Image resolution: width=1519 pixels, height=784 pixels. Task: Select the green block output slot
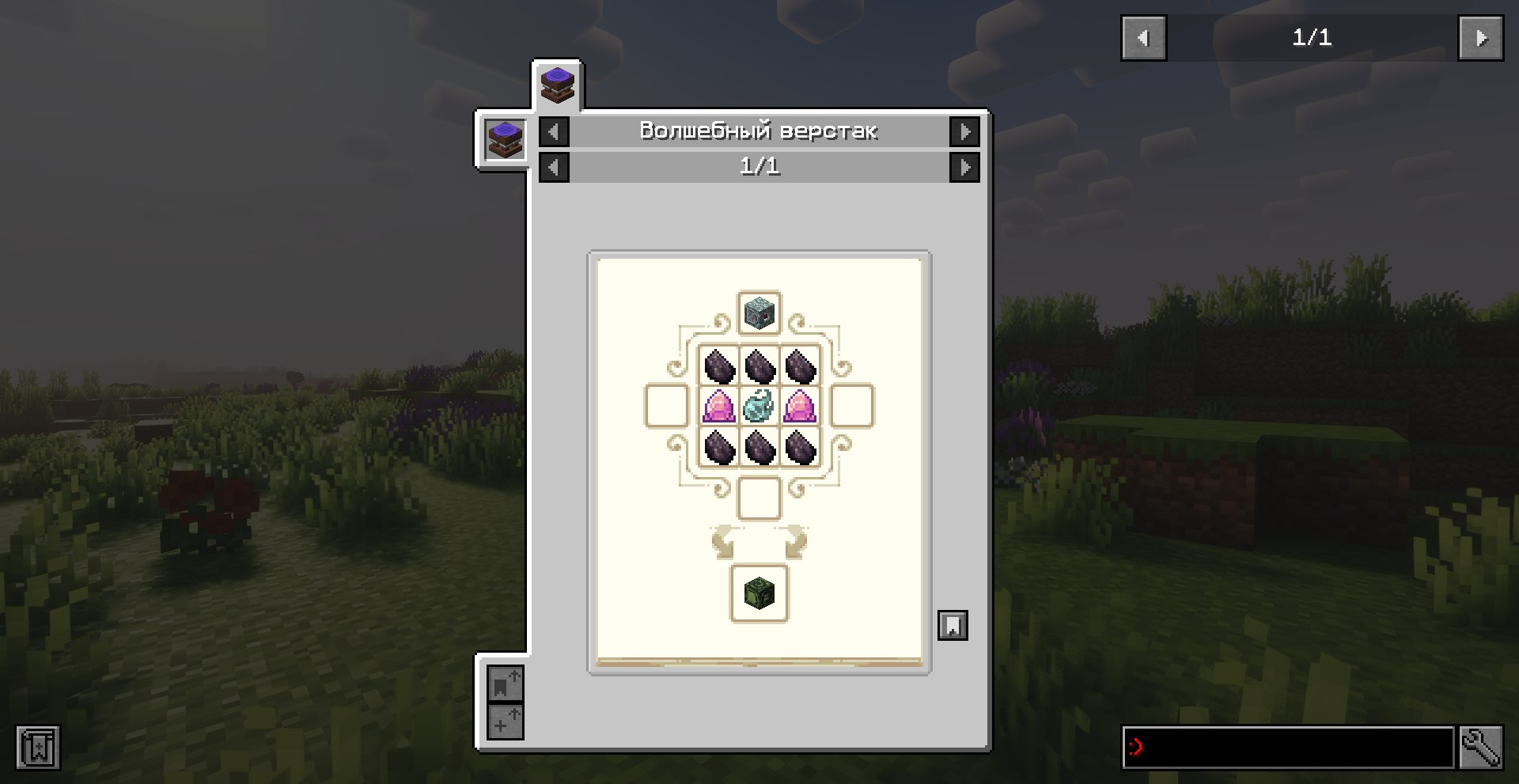759,593
